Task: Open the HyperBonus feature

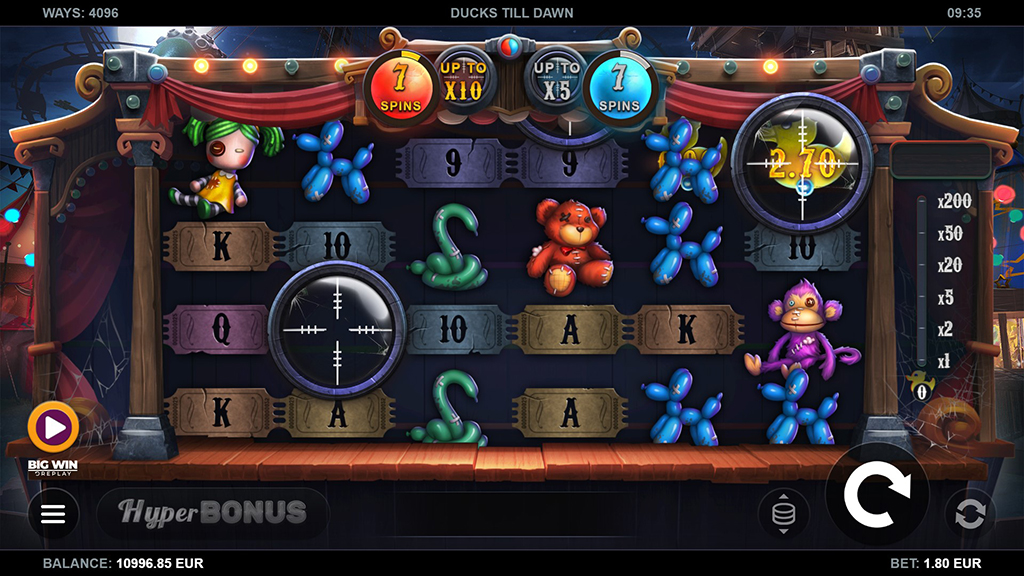Action: click(x=213, y=513)
